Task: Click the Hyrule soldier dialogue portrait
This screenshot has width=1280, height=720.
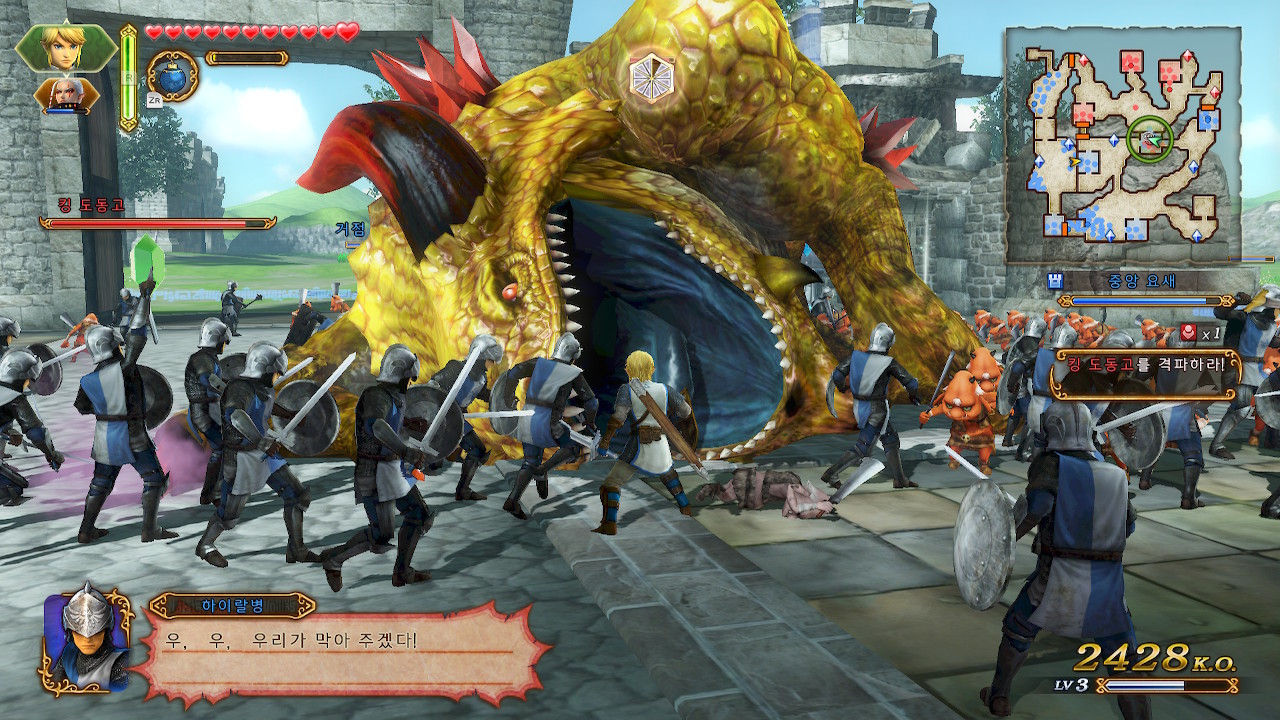Action: [88, 640]
